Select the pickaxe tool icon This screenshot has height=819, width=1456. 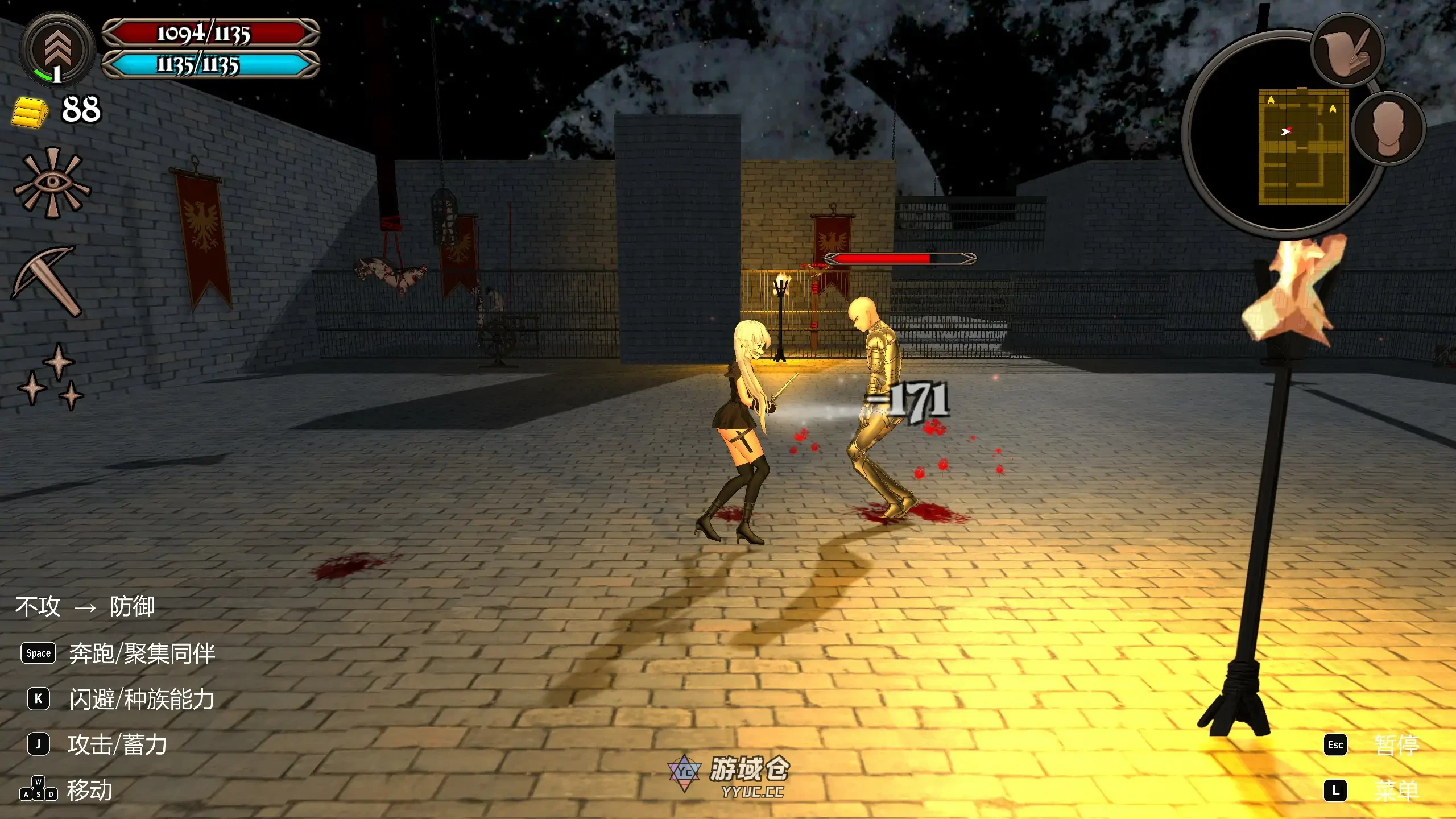pos(47,280)
